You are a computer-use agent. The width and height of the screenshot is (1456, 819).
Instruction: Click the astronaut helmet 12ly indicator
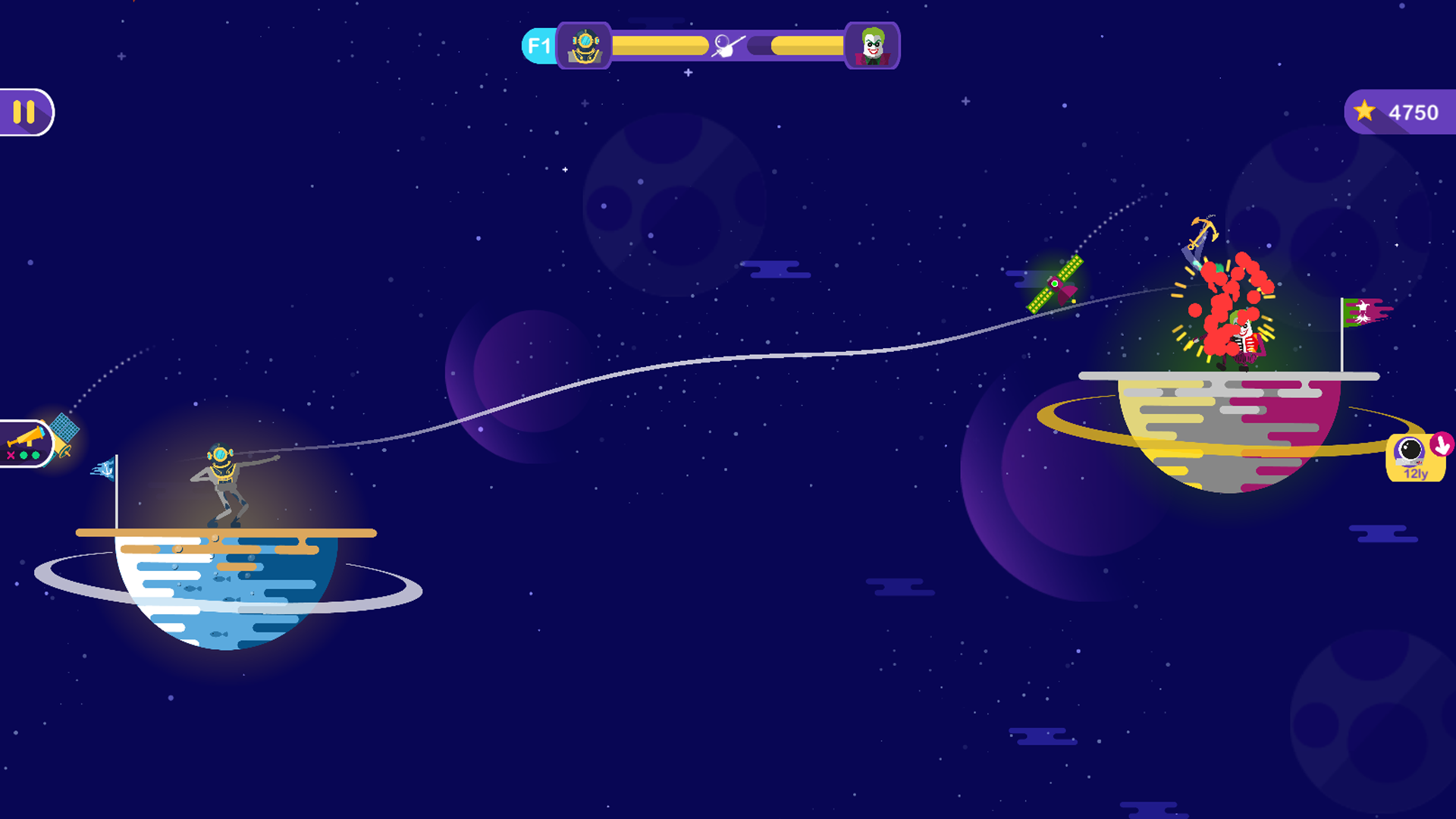1415,457
